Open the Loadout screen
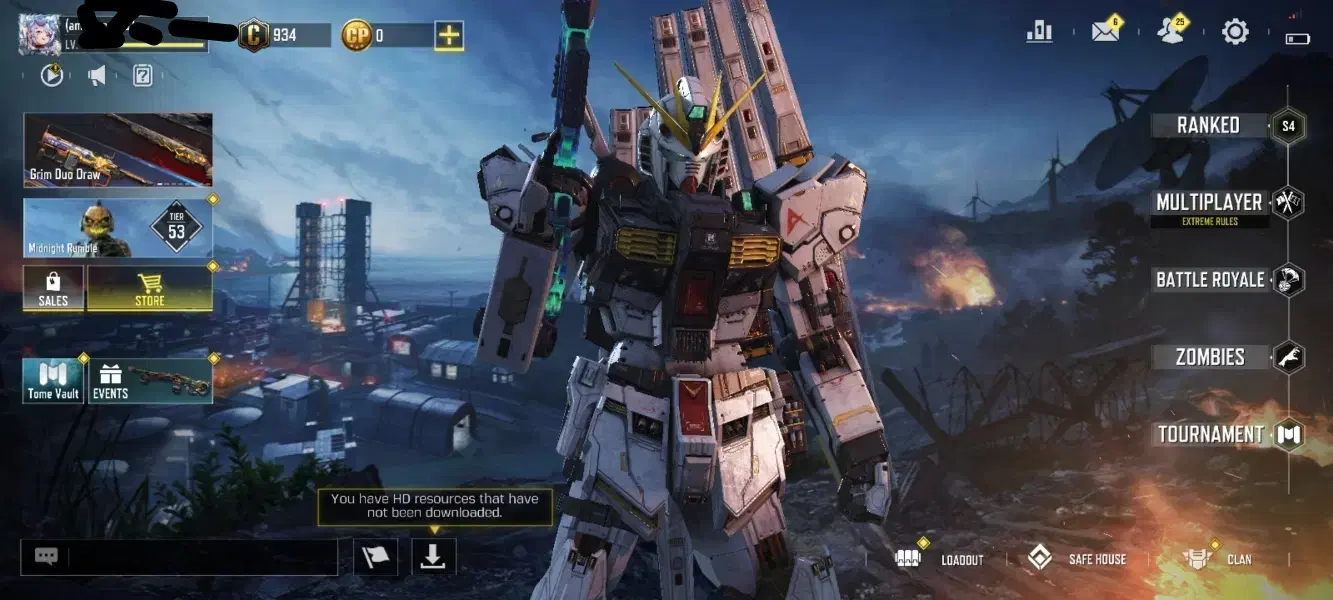The width and height of the screenshot is (1333, 600). click(x=942, y=560)
